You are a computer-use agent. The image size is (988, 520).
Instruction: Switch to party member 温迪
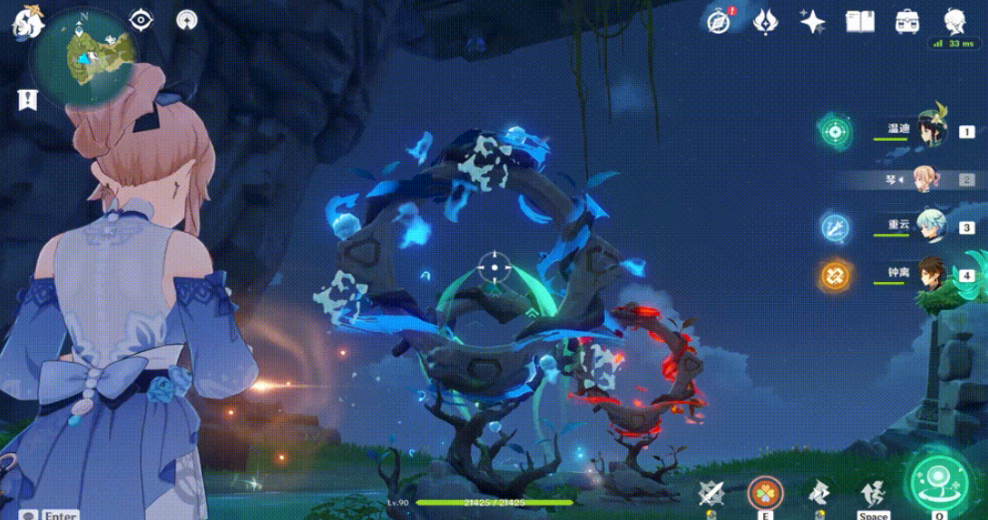(930, 130)
